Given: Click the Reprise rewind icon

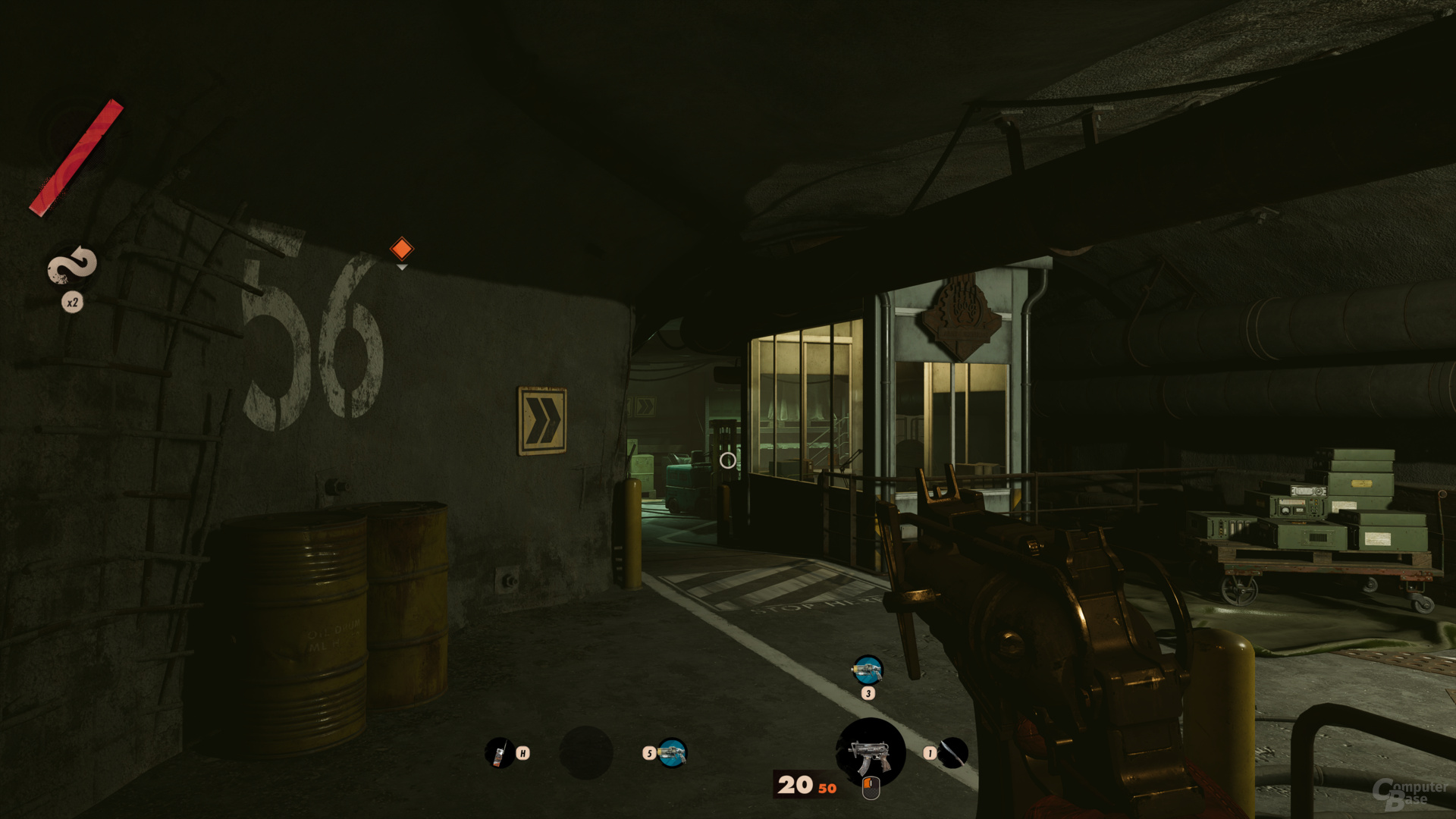Looking at the screenshot, I should [72, 266].
